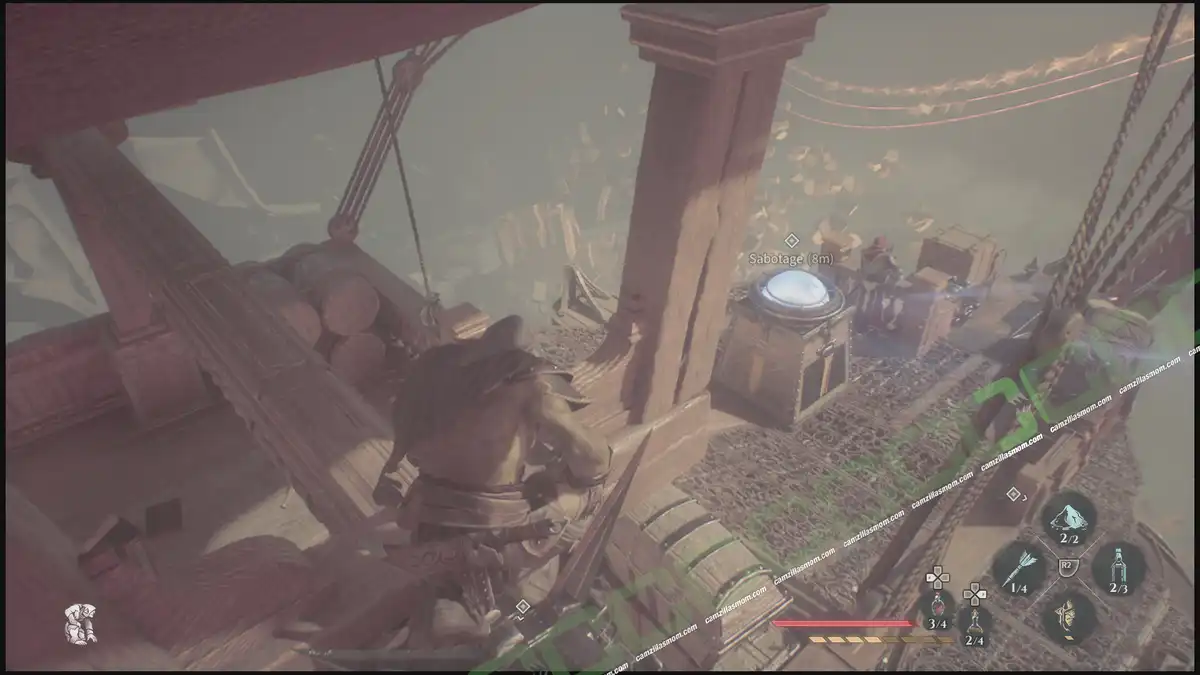
Task: Choose the powder pile tool showing 2/2
Action: [1068, 518]
